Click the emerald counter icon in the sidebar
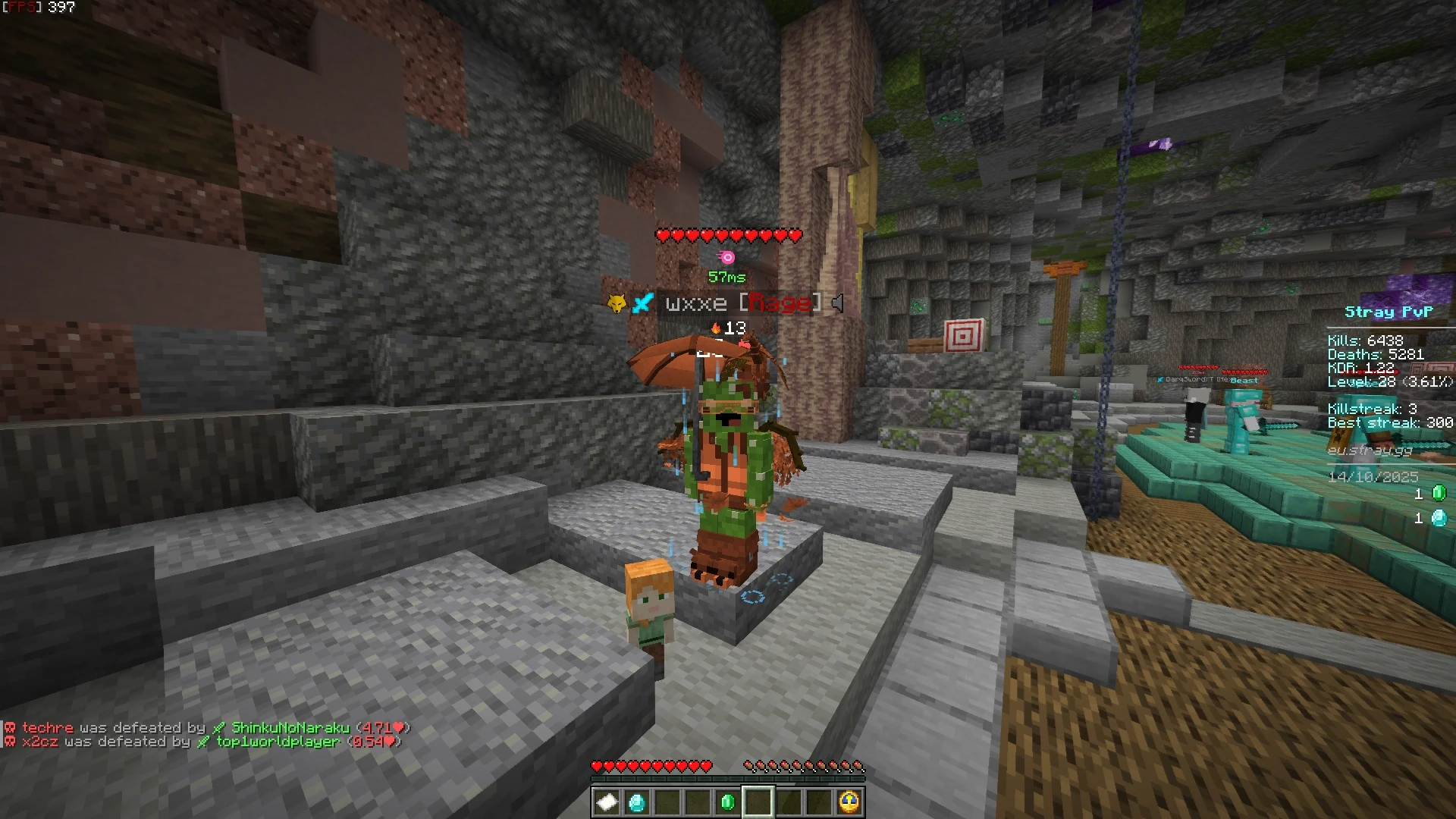 coord(1439,494)
